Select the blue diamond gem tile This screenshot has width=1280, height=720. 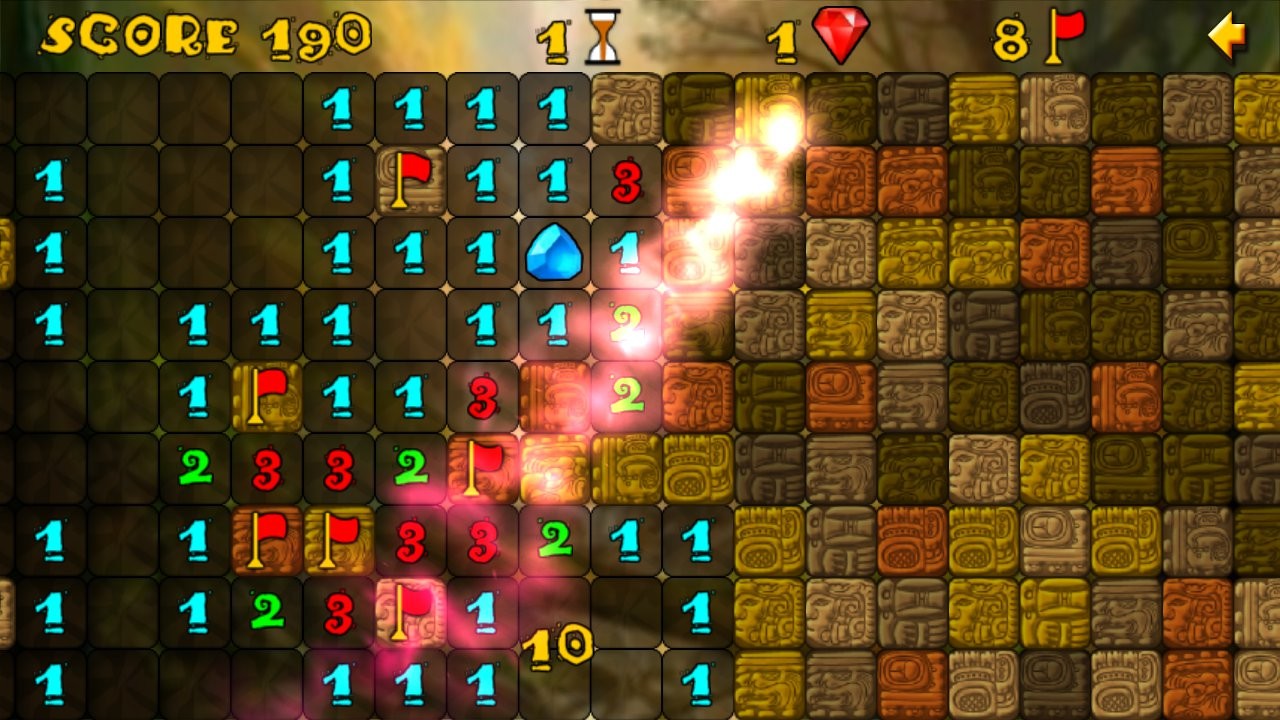pyautogui.click(x=554, y=253)
